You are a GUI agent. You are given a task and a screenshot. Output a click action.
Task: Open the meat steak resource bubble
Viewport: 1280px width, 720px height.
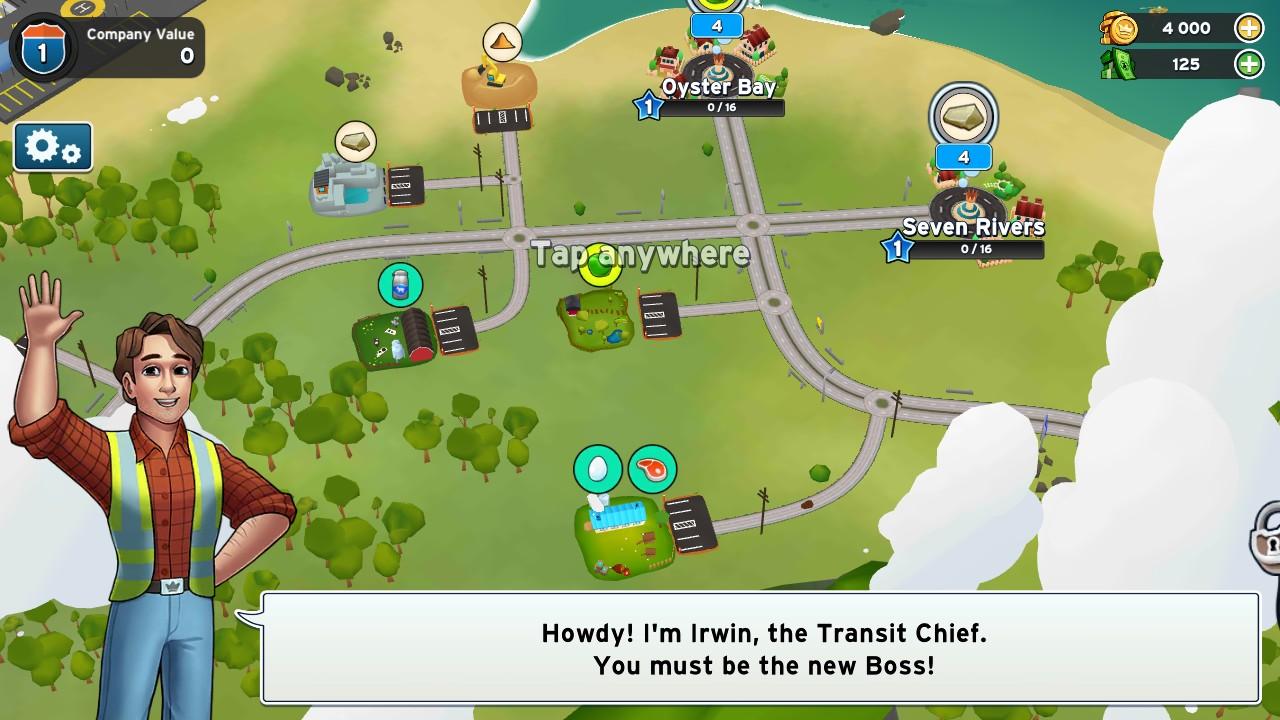click(652, 469)
